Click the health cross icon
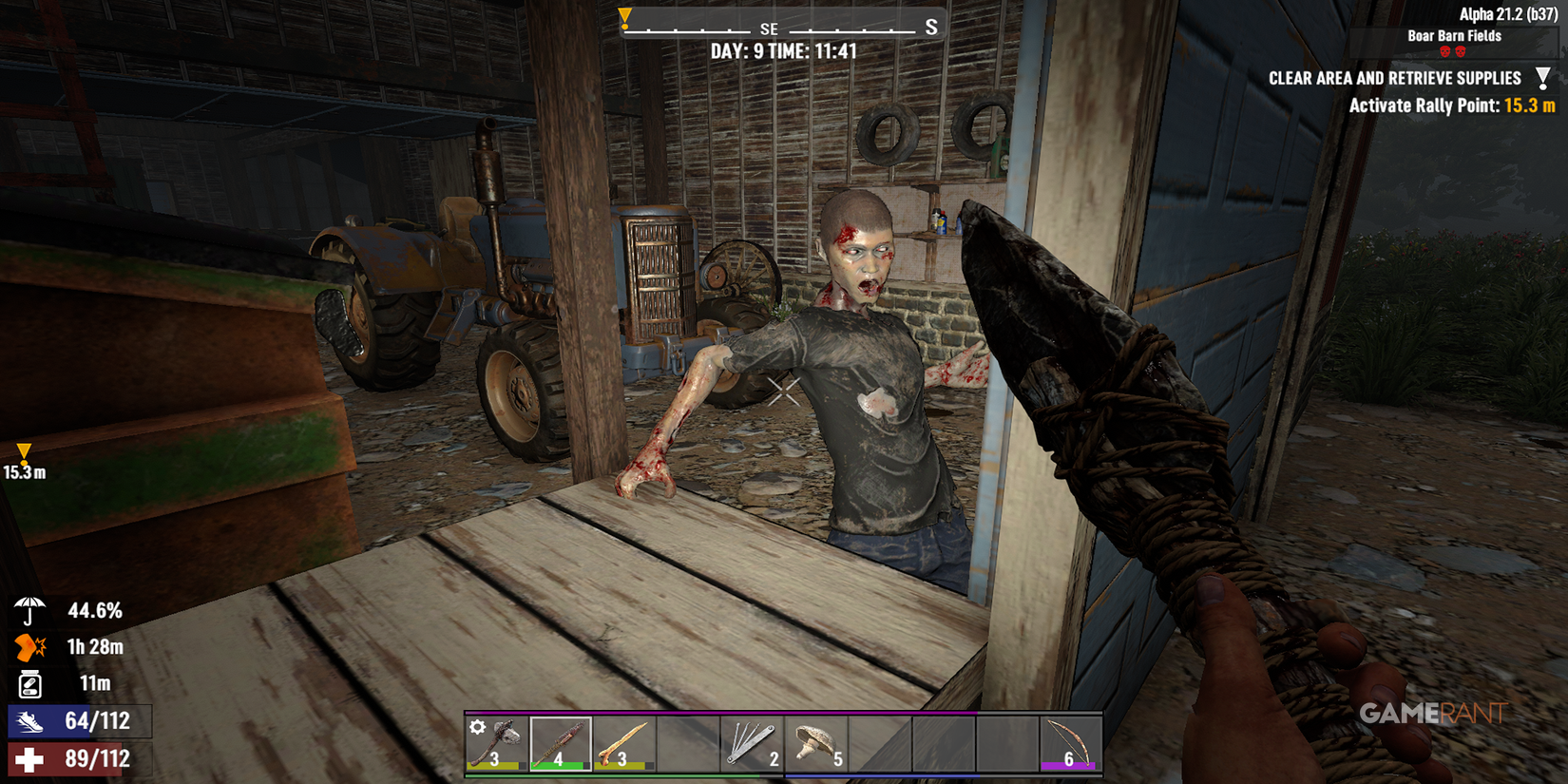This screenshot has height=784, width=1568. [x=29, y=758]
